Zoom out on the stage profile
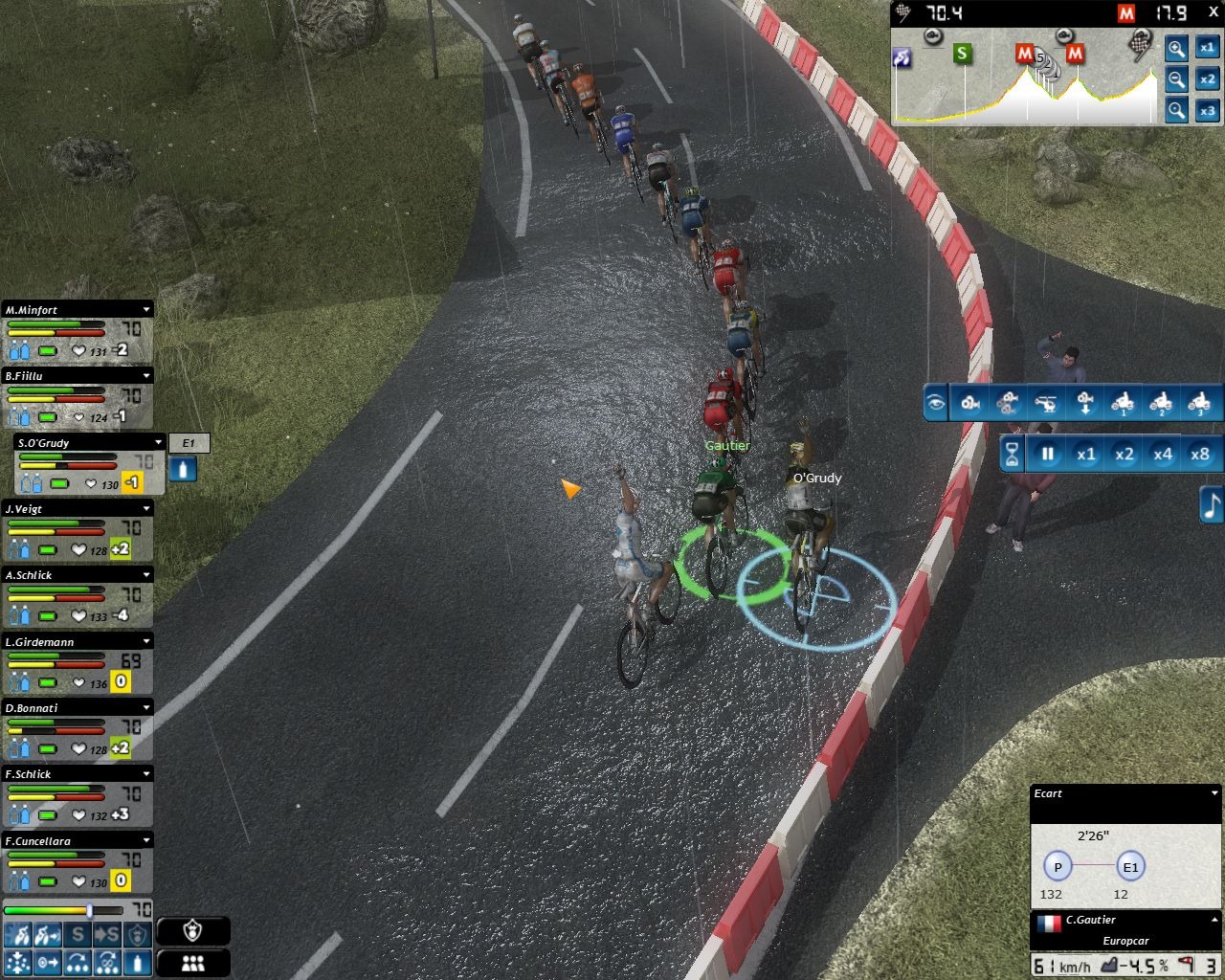Image resolution: width=1225 pixels, height=980 pixels. pos(1176,79)
